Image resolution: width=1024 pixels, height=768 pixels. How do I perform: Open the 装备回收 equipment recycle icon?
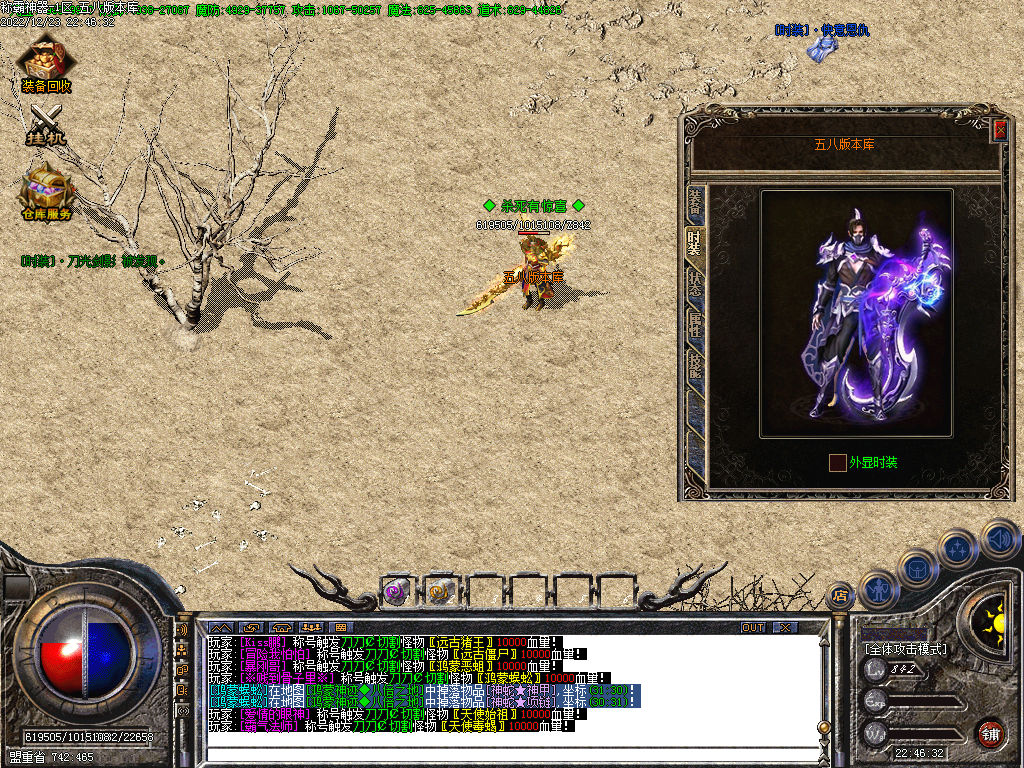click(x=45, y=64)
